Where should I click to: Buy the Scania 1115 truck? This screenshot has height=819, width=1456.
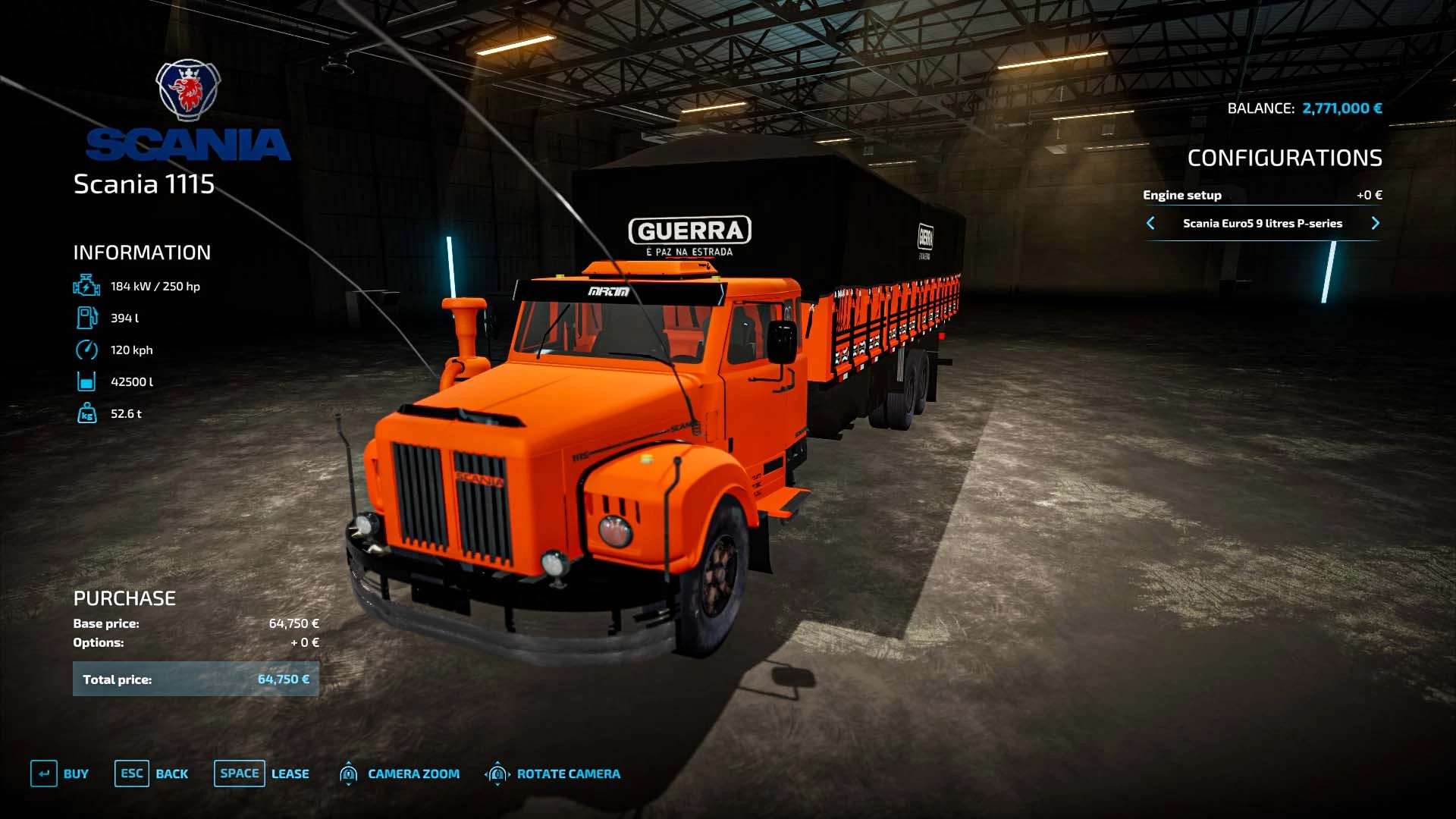pos(60,773)
